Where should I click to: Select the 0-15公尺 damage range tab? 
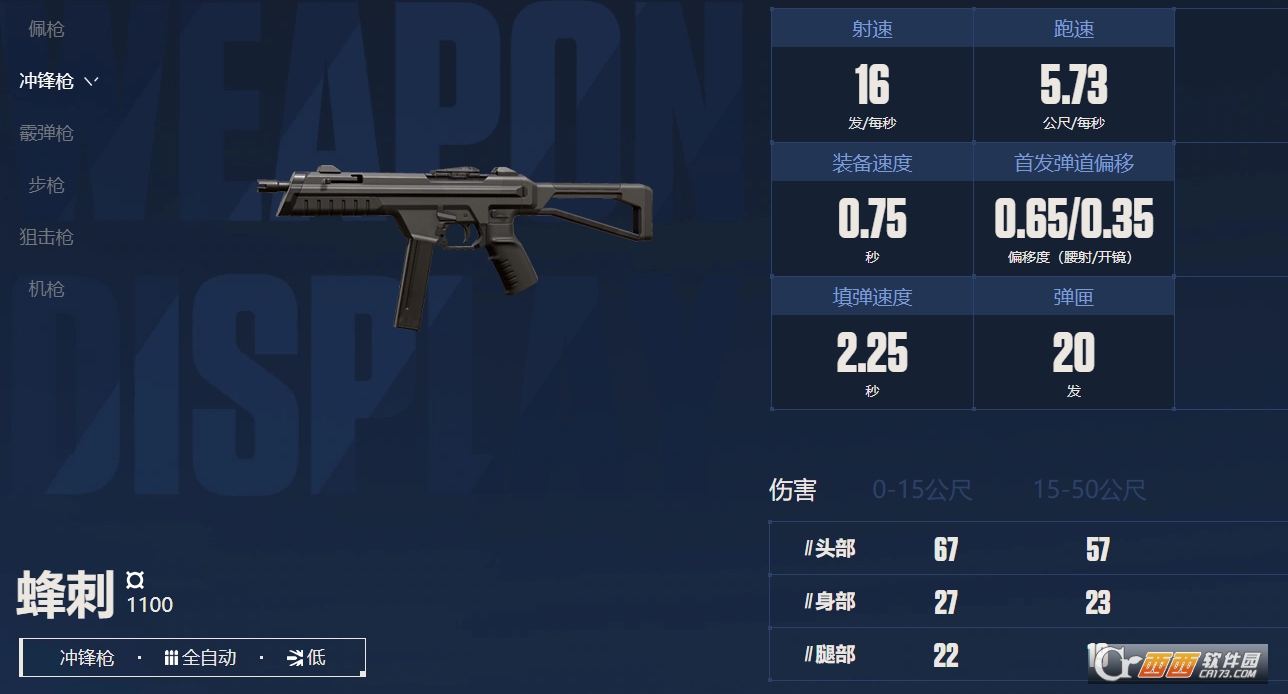click(x=921, y=490)
